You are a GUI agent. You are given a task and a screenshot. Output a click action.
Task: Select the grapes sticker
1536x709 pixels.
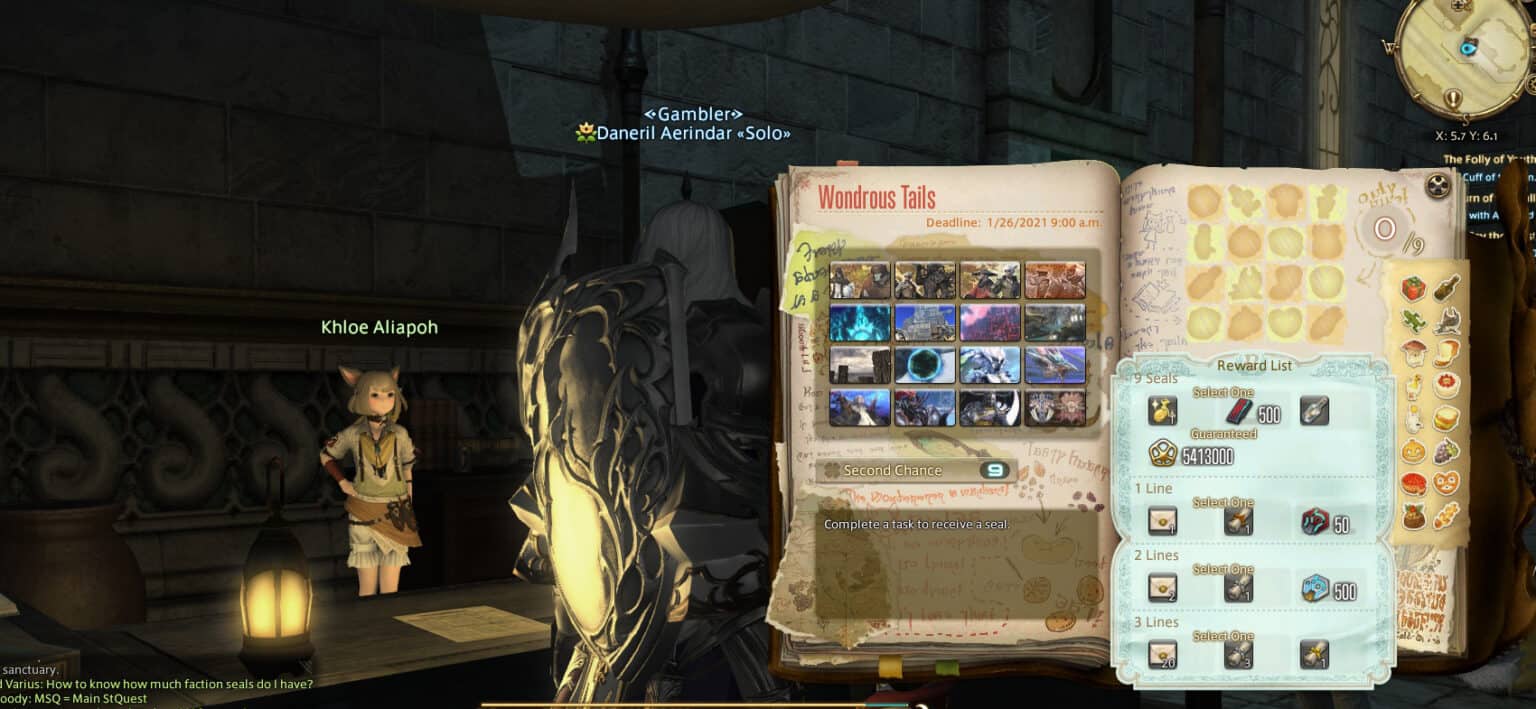click(1446, 451)
